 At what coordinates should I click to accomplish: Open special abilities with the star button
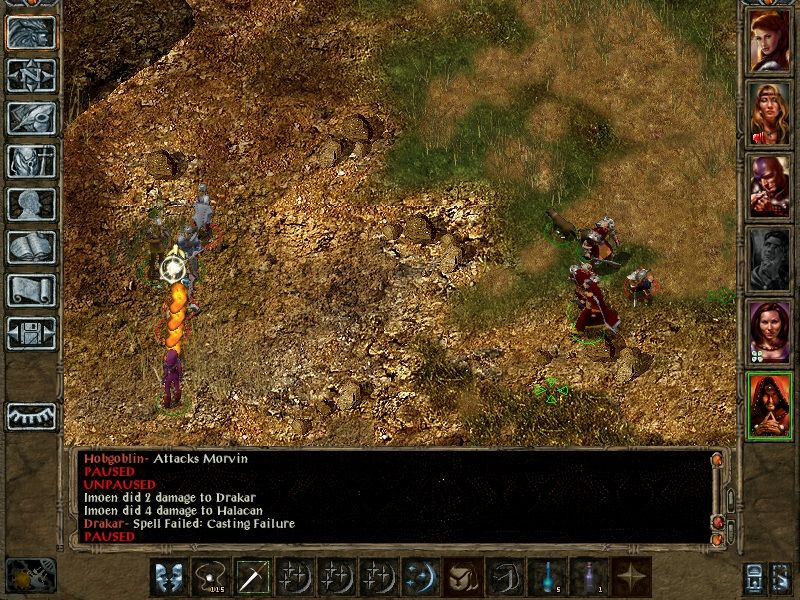coord(632,578)
